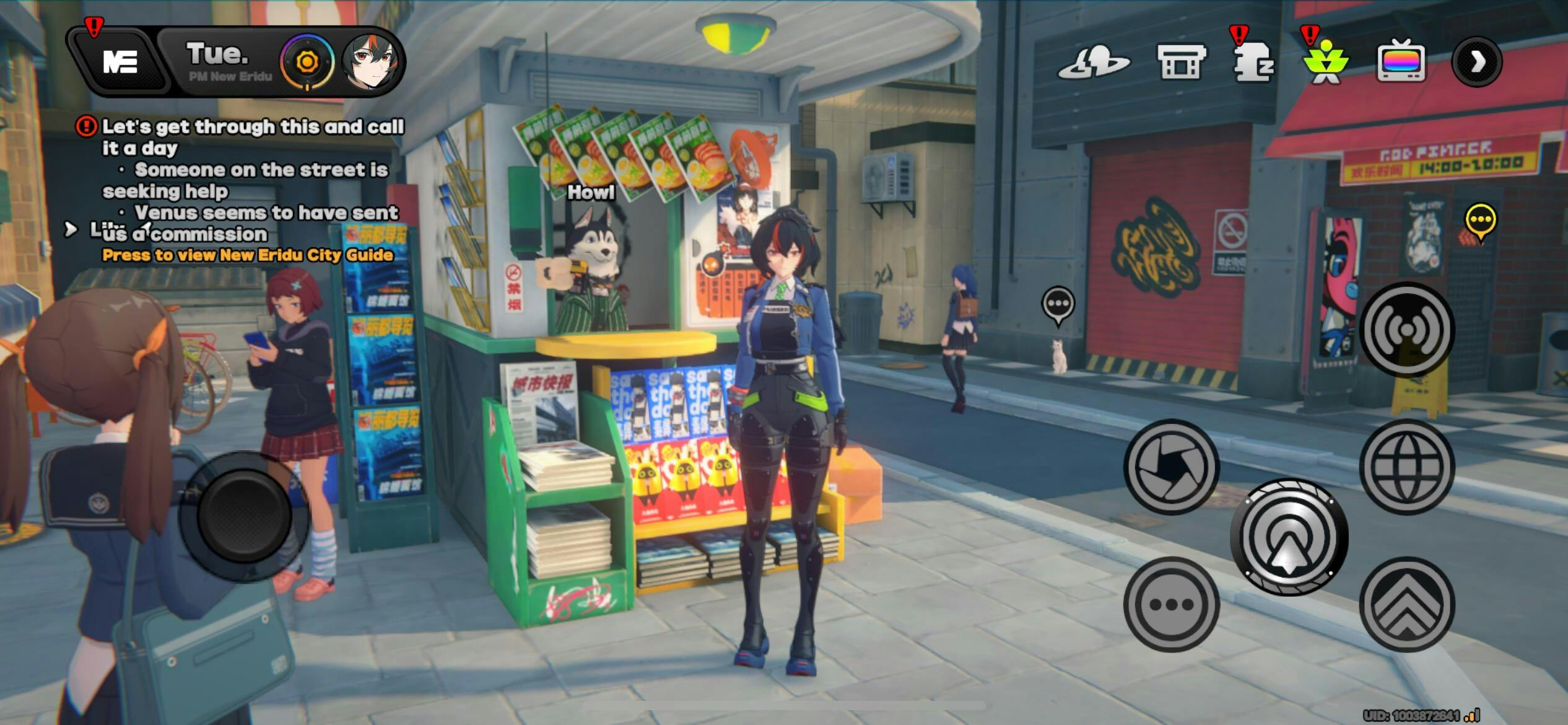Open the character portrait avatar

point(370,62)
